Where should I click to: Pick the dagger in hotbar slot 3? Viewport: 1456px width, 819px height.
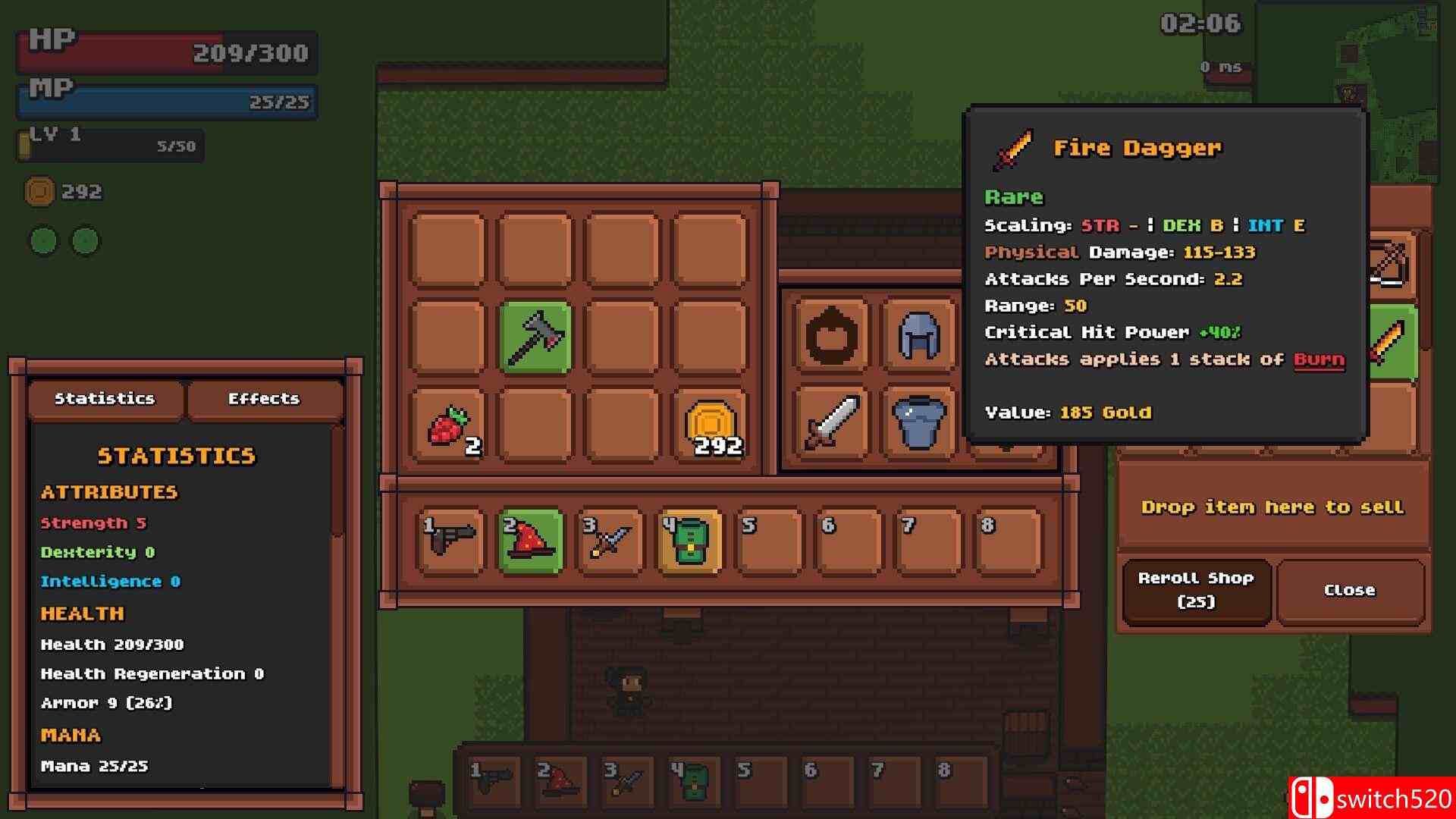[610, 541]
